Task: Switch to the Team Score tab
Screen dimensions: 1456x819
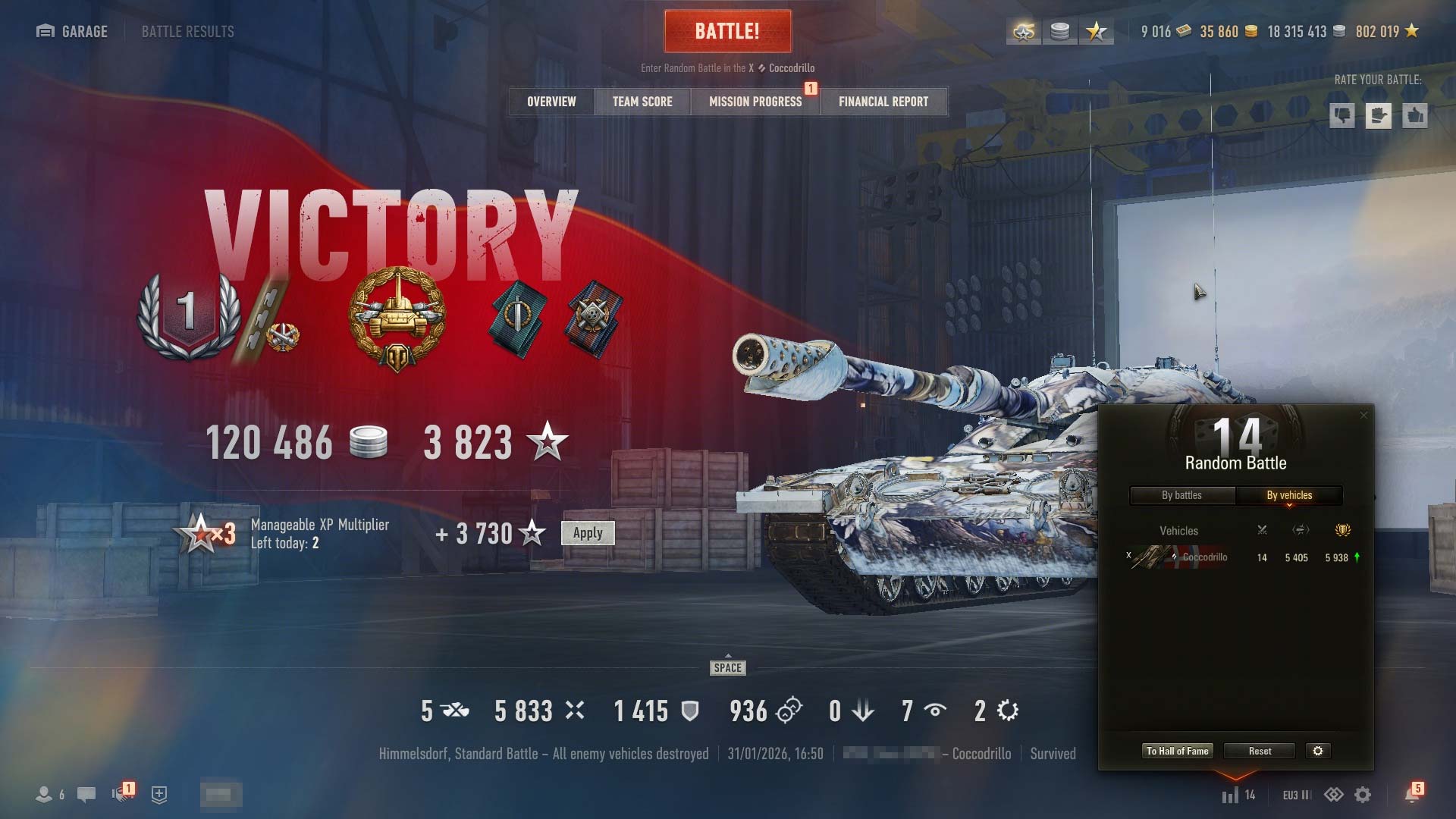Action: pos(642,102)
